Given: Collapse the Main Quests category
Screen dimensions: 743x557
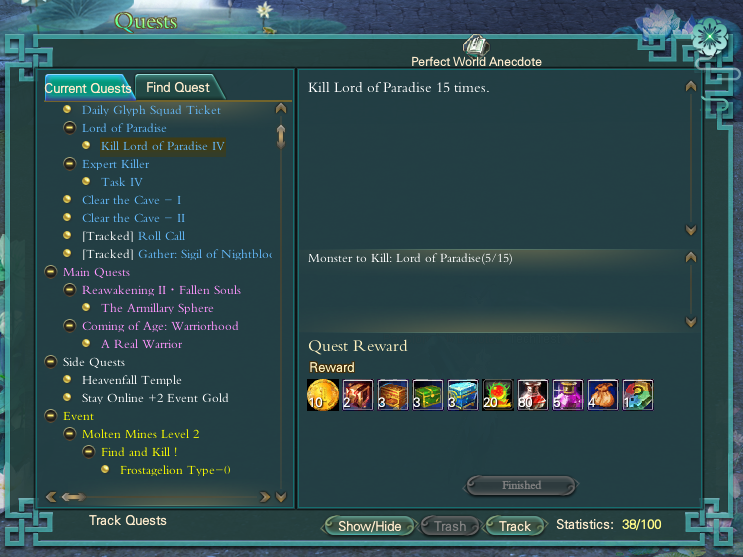Looking at the screenshot, I should pyautogui.click(x=50, y=272).
